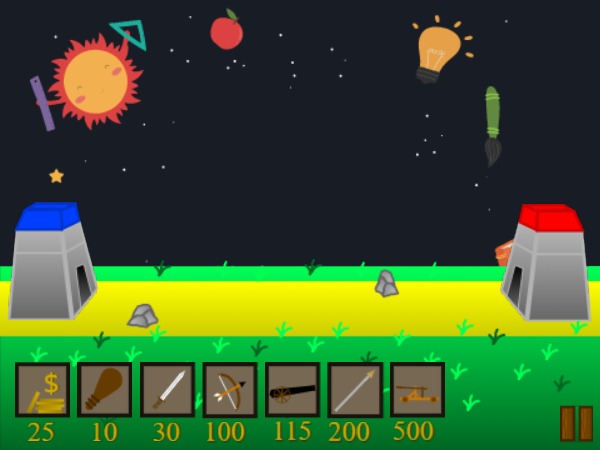Viewport: 600px width, 450px height.
Task: Choose the sword unit costing 30
Action: [x=167, y=389]
